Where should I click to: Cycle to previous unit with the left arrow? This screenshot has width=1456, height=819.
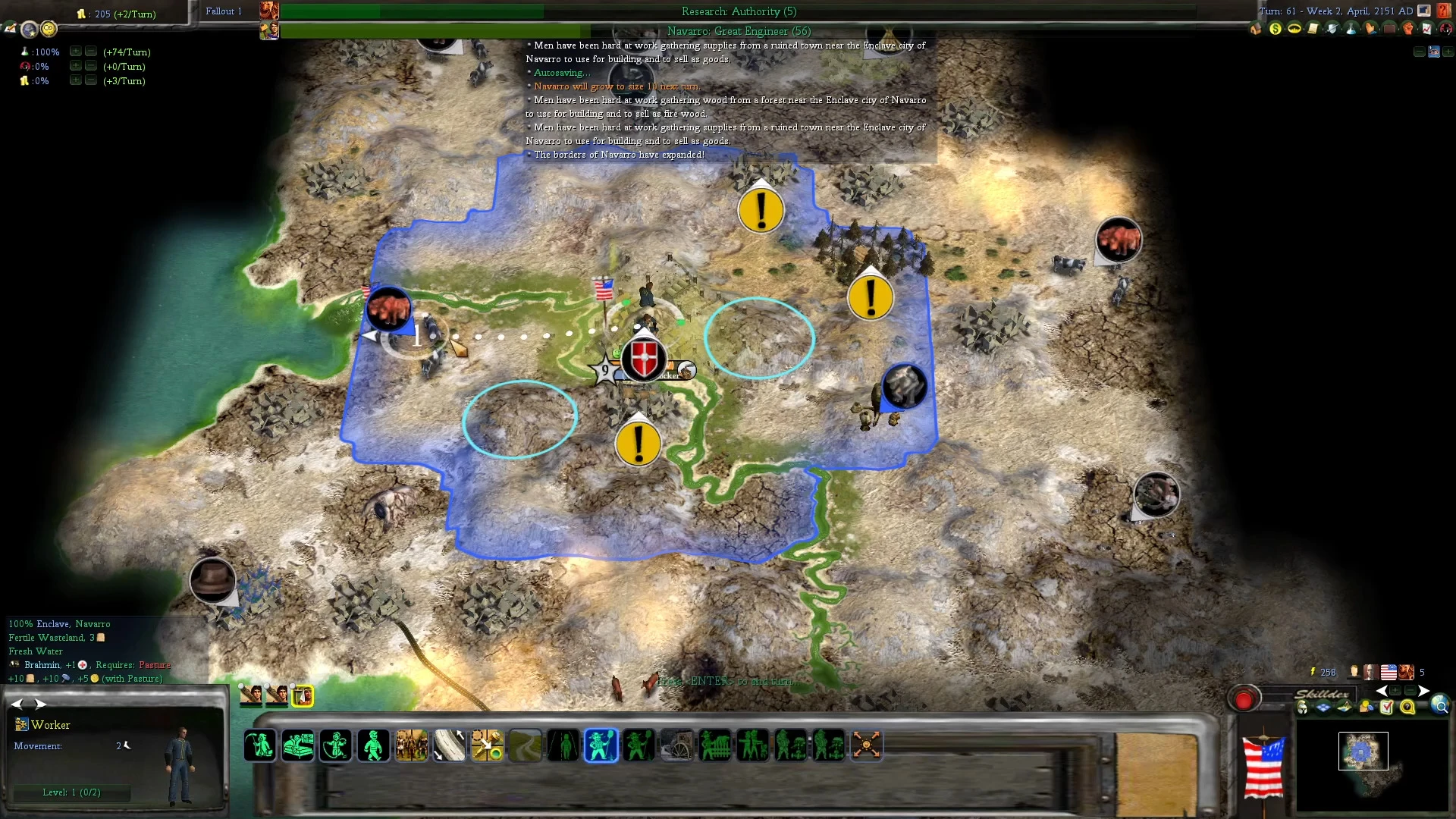(x=17, y=704)
